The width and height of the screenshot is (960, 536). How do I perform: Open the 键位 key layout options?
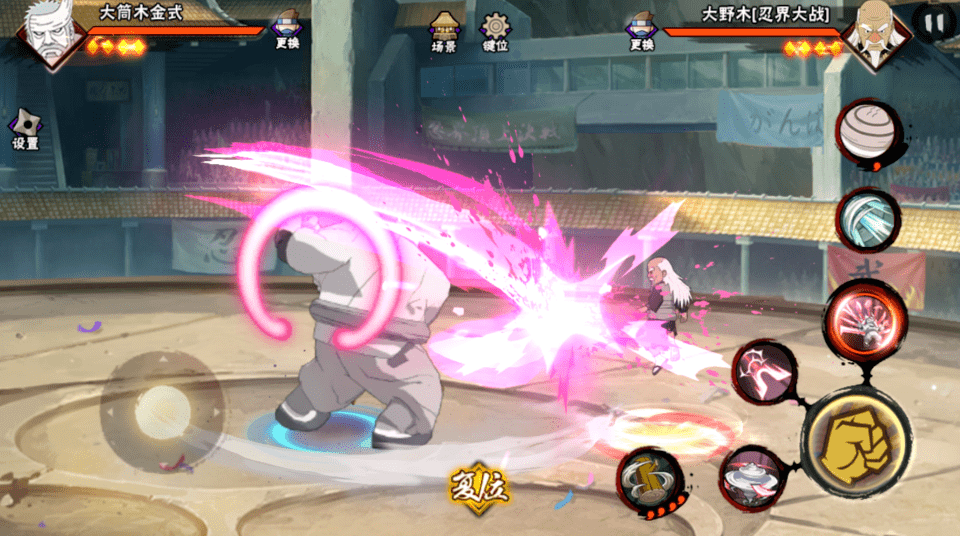point(495,32)
